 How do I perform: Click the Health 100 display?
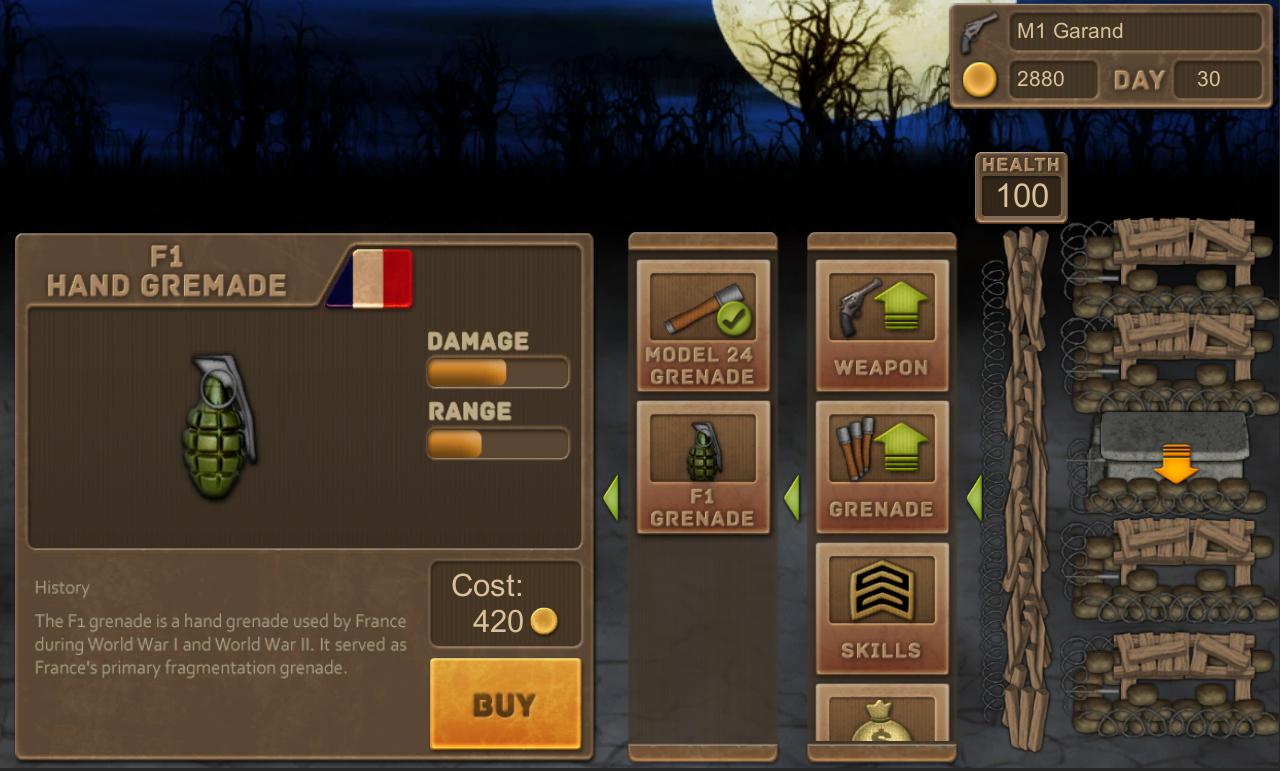[x=1021, y=189]
